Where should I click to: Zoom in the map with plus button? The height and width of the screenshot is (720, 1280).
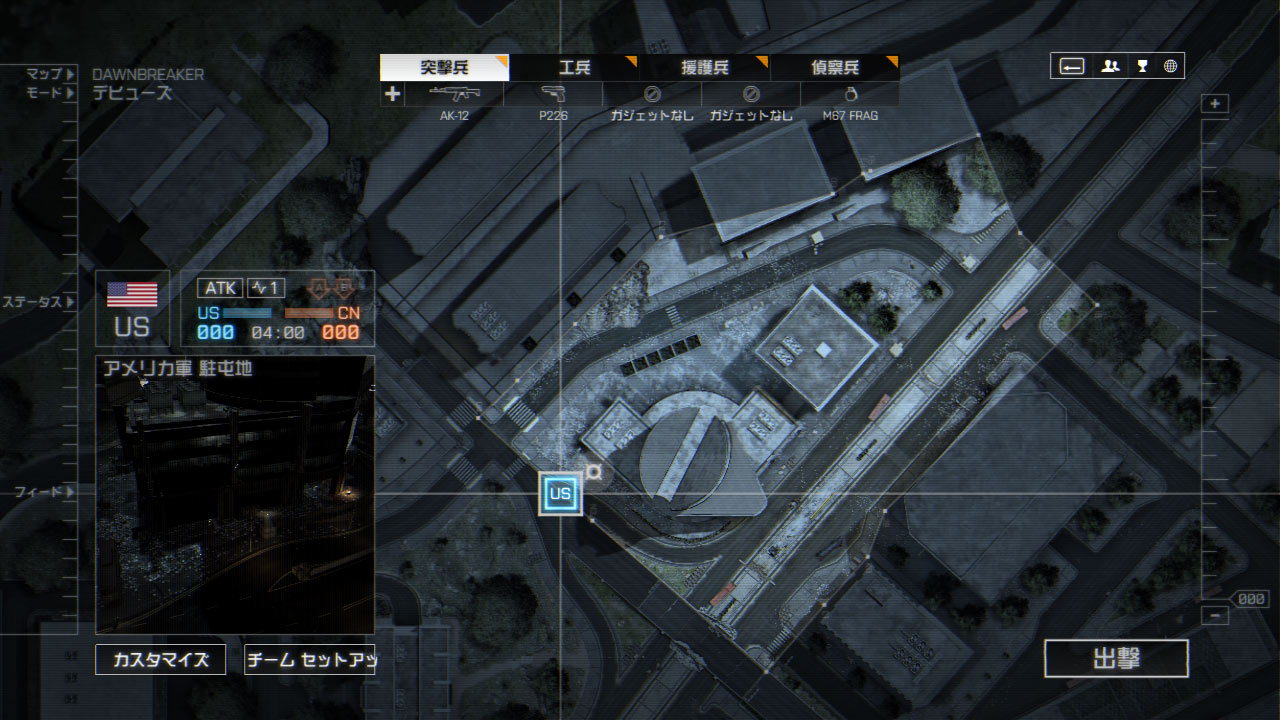tap(1215, 104)
